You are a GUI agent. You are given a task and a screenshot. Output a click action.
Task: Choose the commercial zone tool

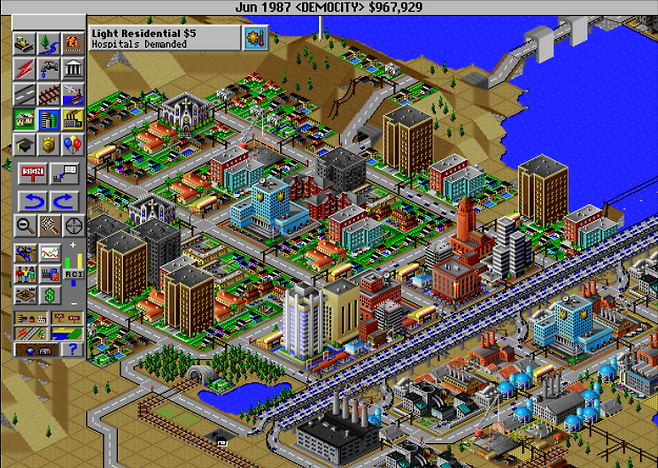click(x=47, y=120)
